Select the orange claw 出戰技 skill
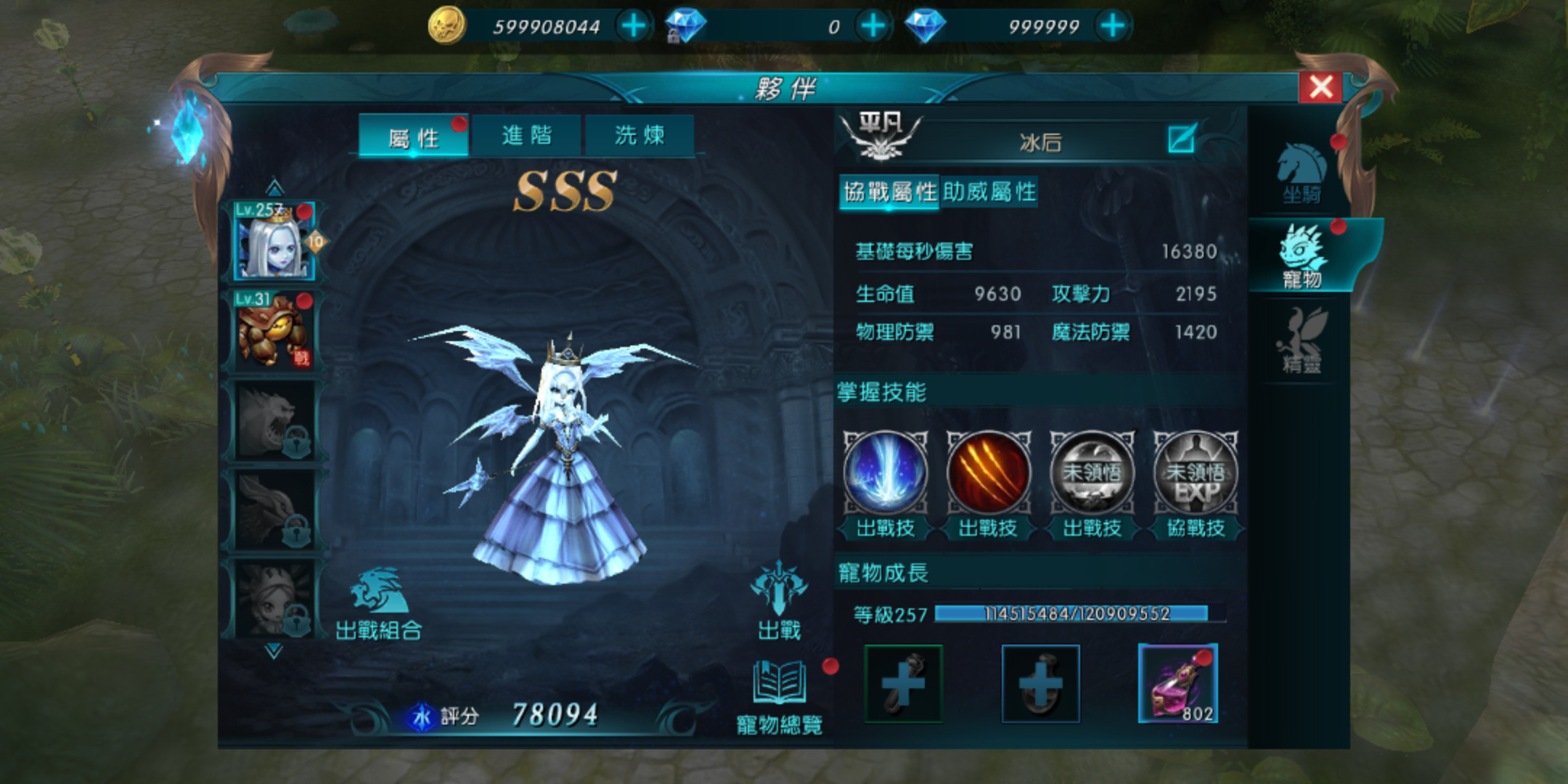Viewport: 1568px width, 784px height. pos(989,472)
